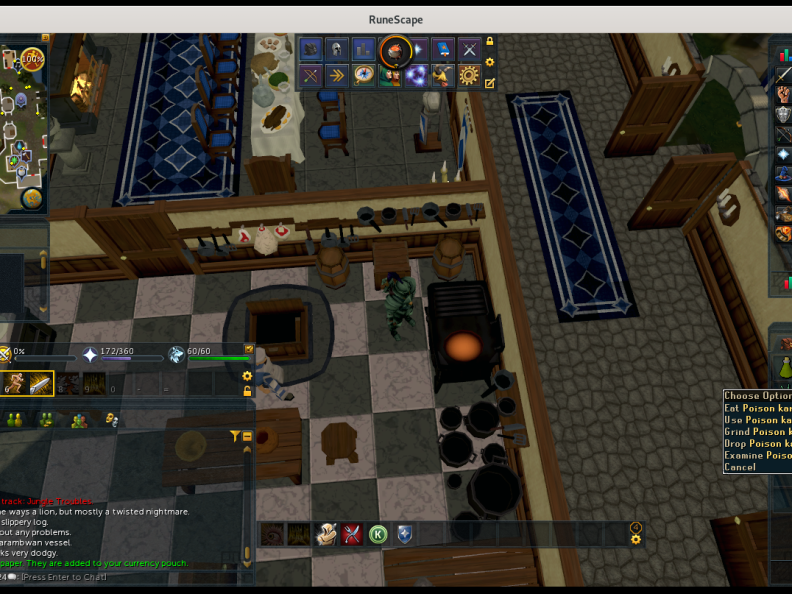The height and width of the screenshot is (594, 792).
Task: Open the crossed swords combat icon
Action: 469,48
